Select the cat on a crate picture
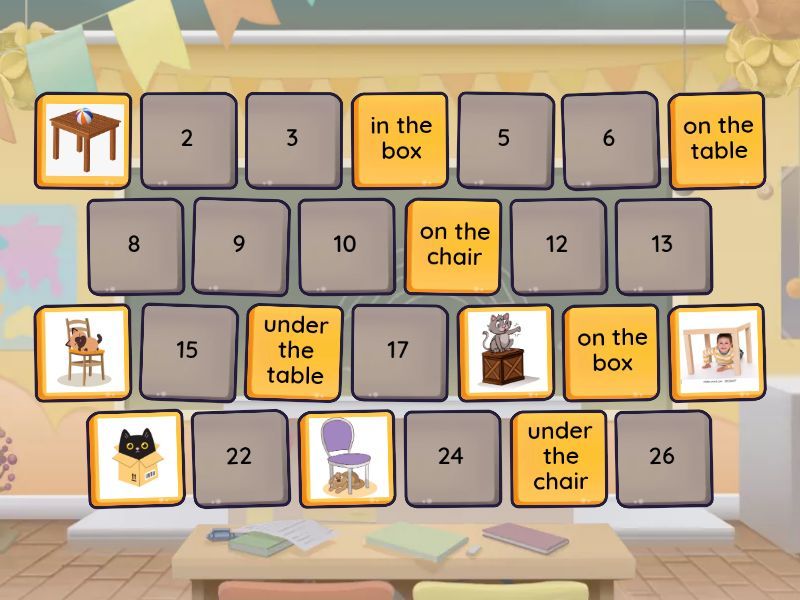800x600 pixels. coord(505,351)
